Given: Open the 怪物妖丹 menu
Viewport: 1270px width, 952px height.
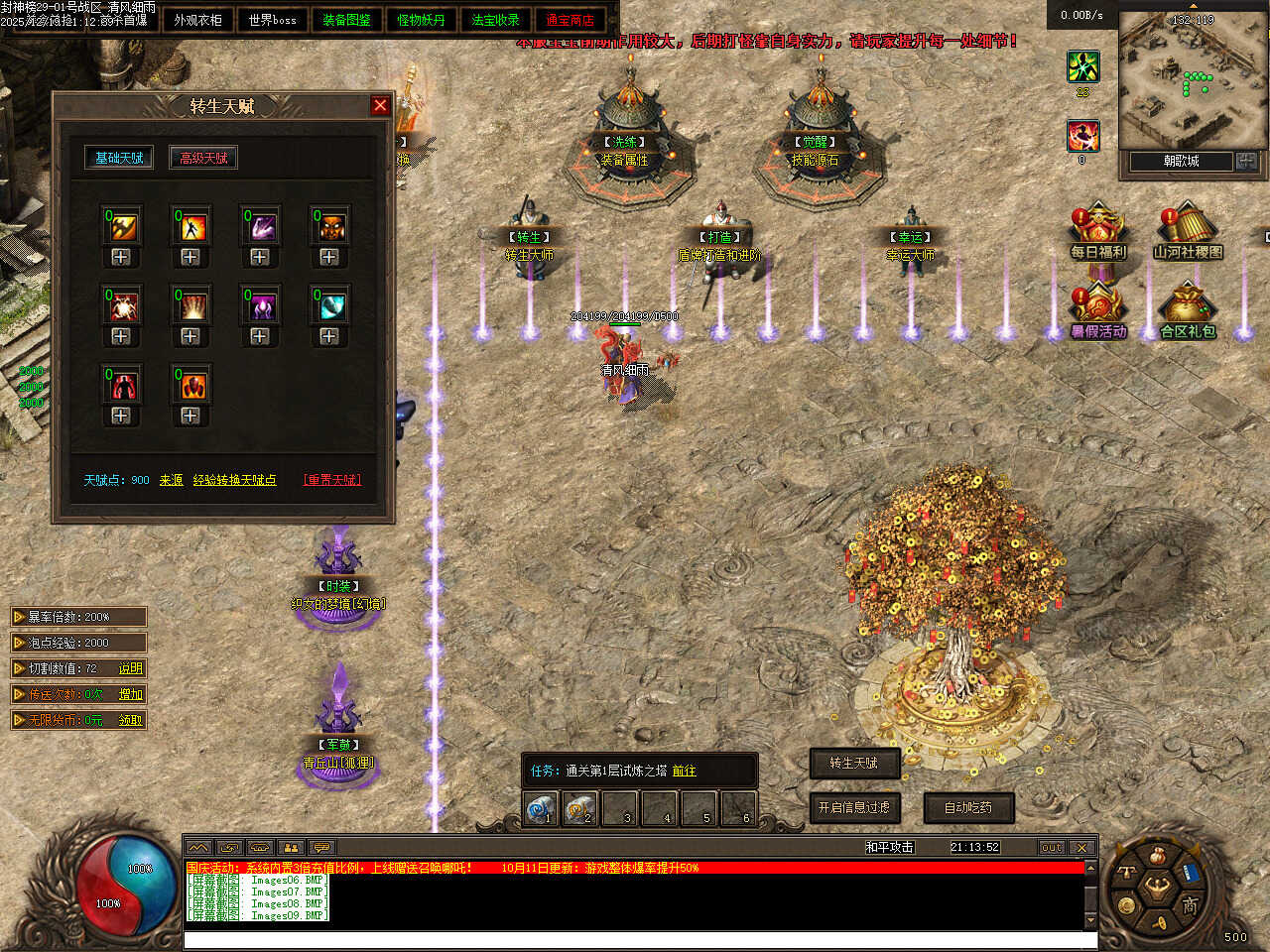Looking at the screenshot, I should click(421, 20).
